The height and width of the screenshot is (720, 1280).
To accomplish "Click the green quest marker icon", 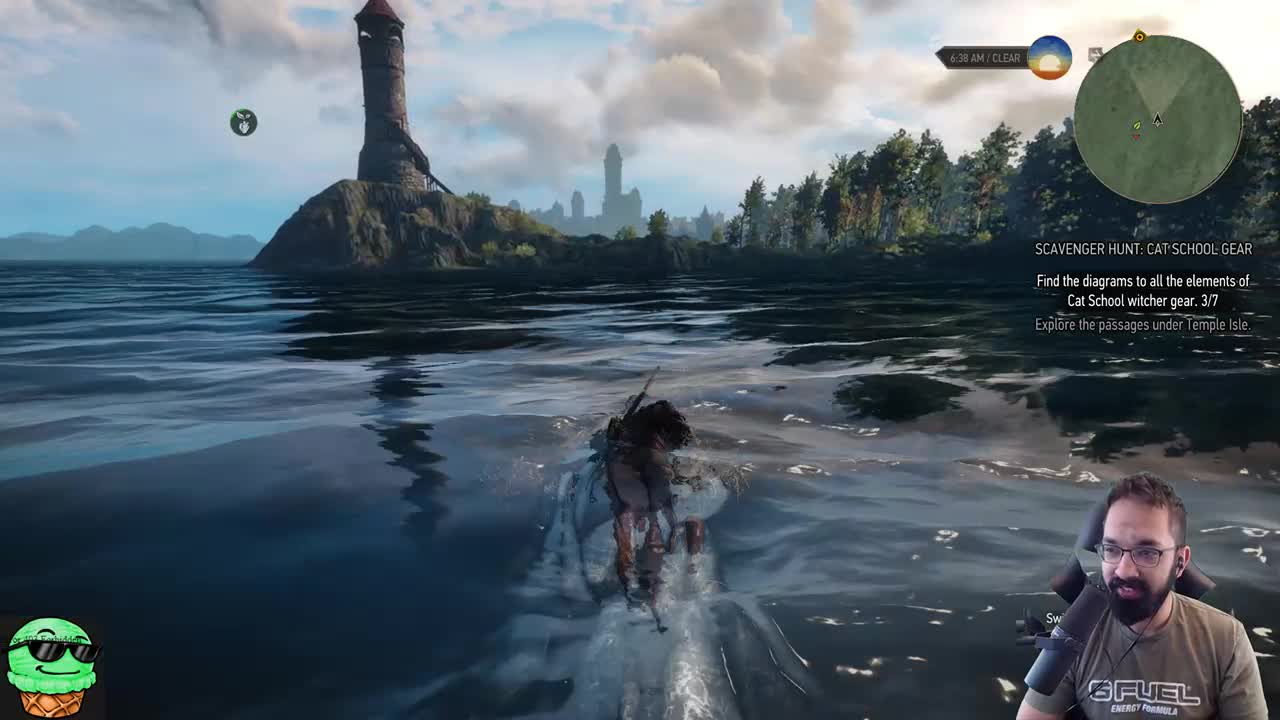I will point(243,122).
